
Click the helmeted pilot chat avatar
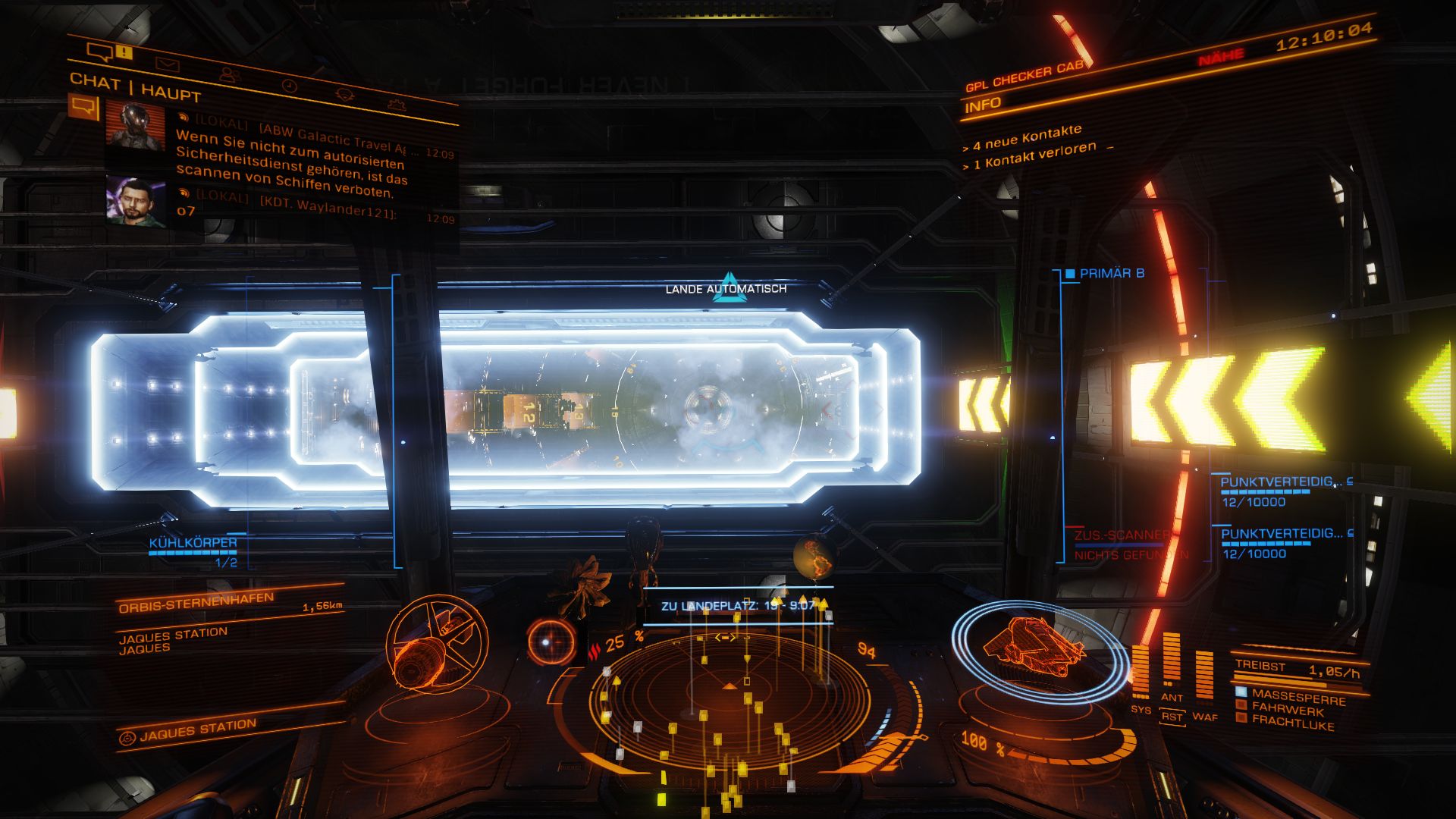[135, 125]
